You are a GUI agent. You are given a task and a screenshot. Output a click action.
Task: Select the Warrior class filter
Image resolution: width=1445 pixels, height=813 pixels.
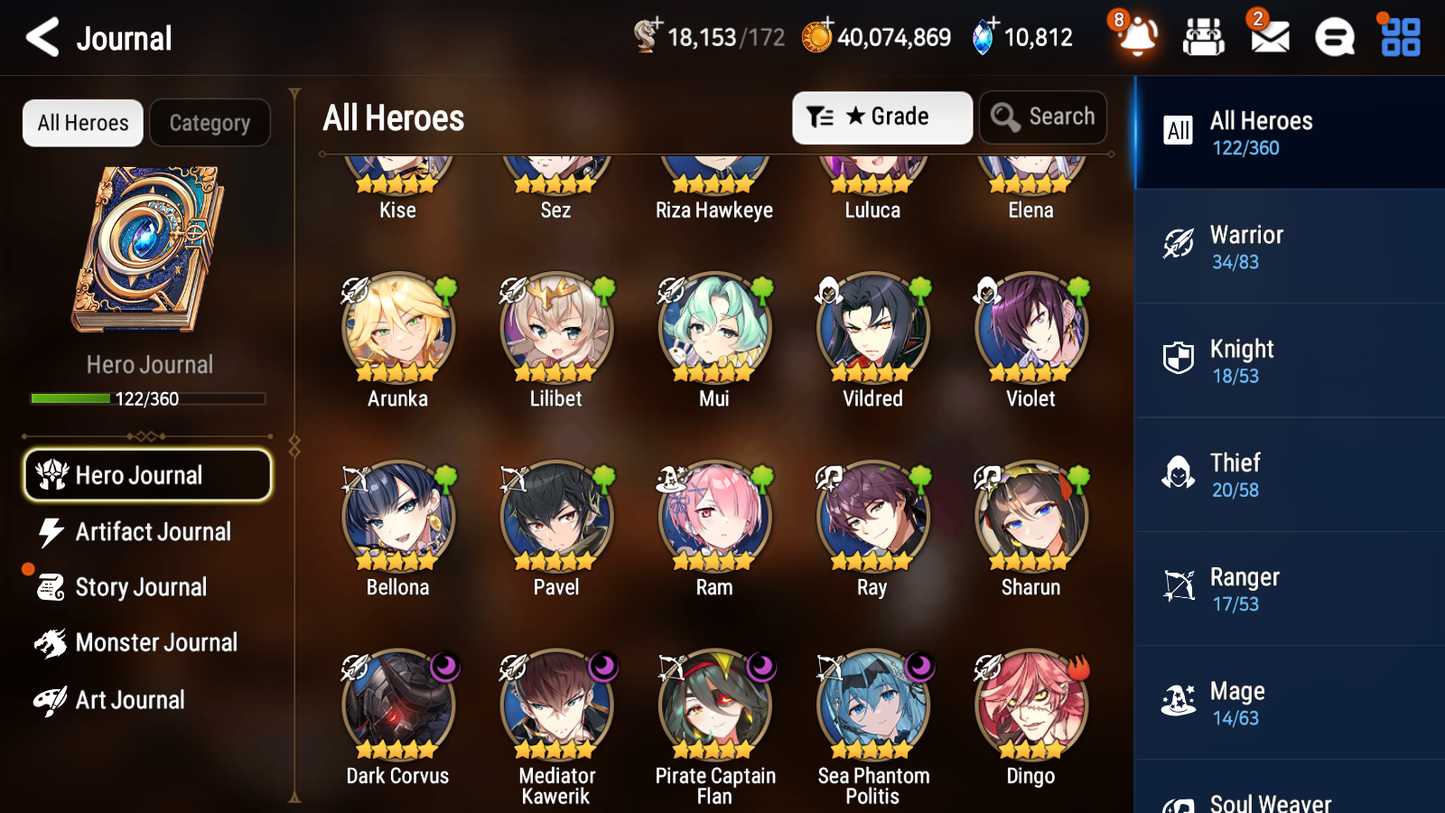1289,246
